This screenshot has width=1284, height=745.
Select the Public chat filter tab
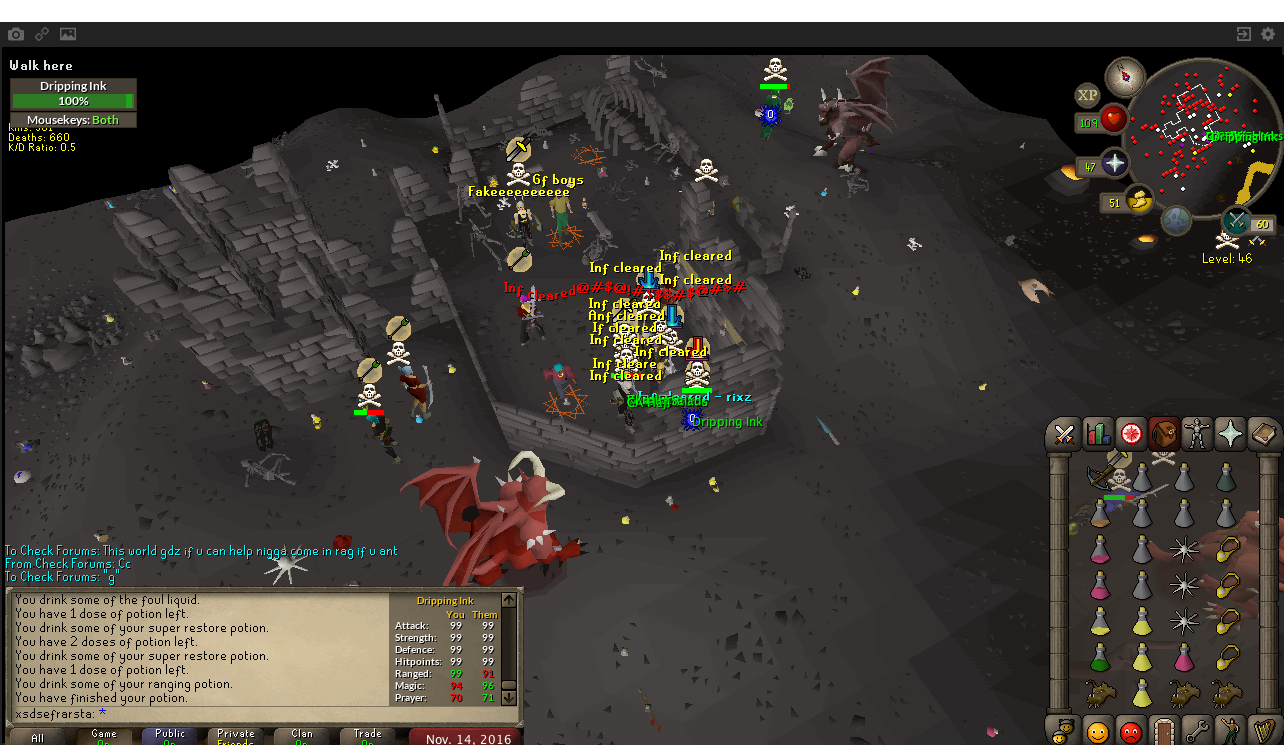(x=170, y=737)
